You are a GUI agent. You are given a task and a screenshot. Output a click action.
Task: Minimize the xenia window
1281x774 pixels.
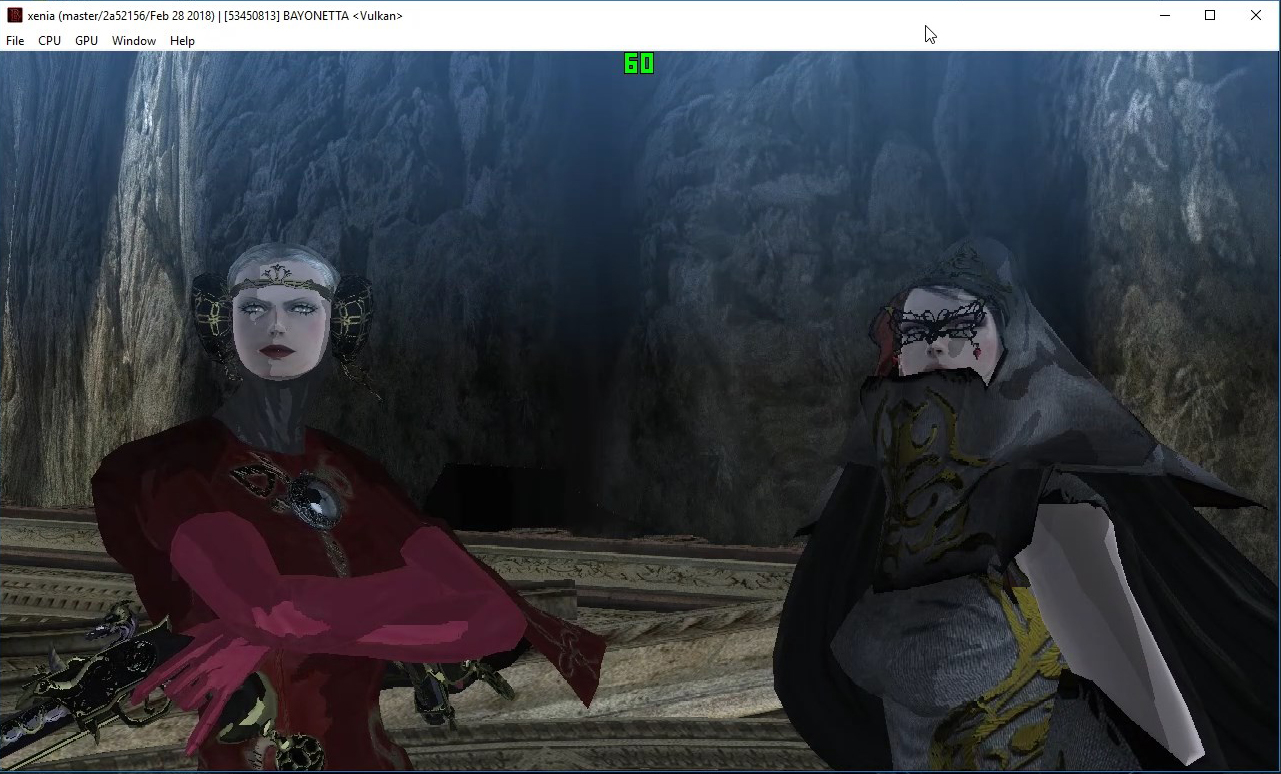1164,14
